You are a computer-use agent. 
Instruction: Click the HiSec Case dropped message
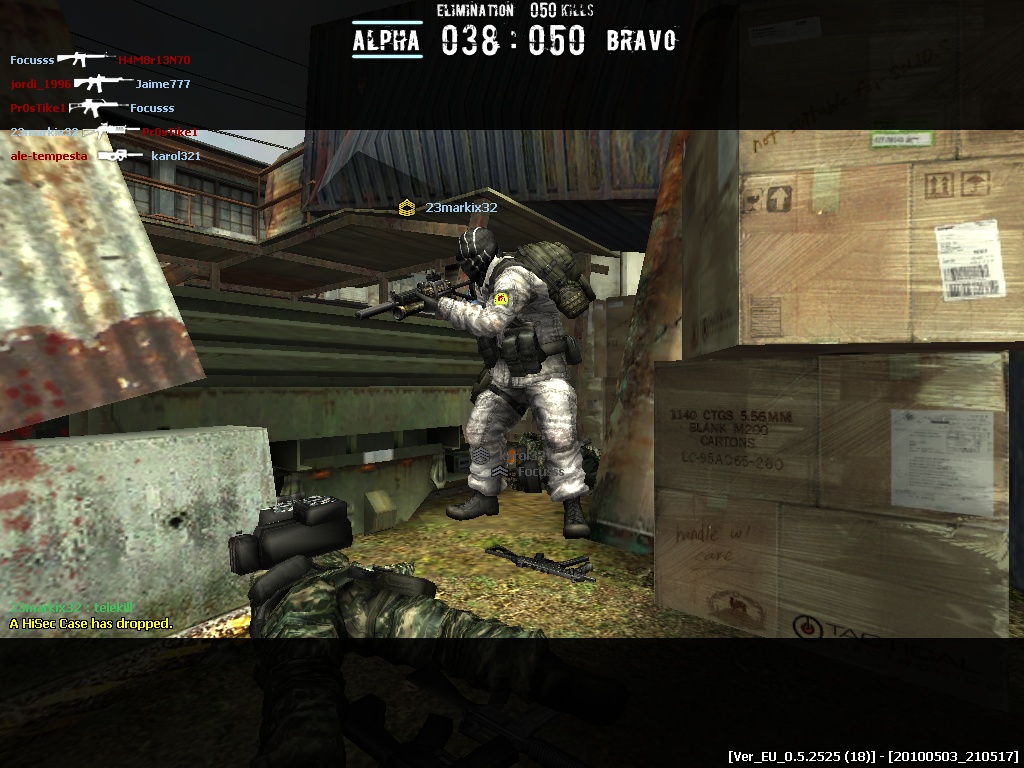point(91,624)
